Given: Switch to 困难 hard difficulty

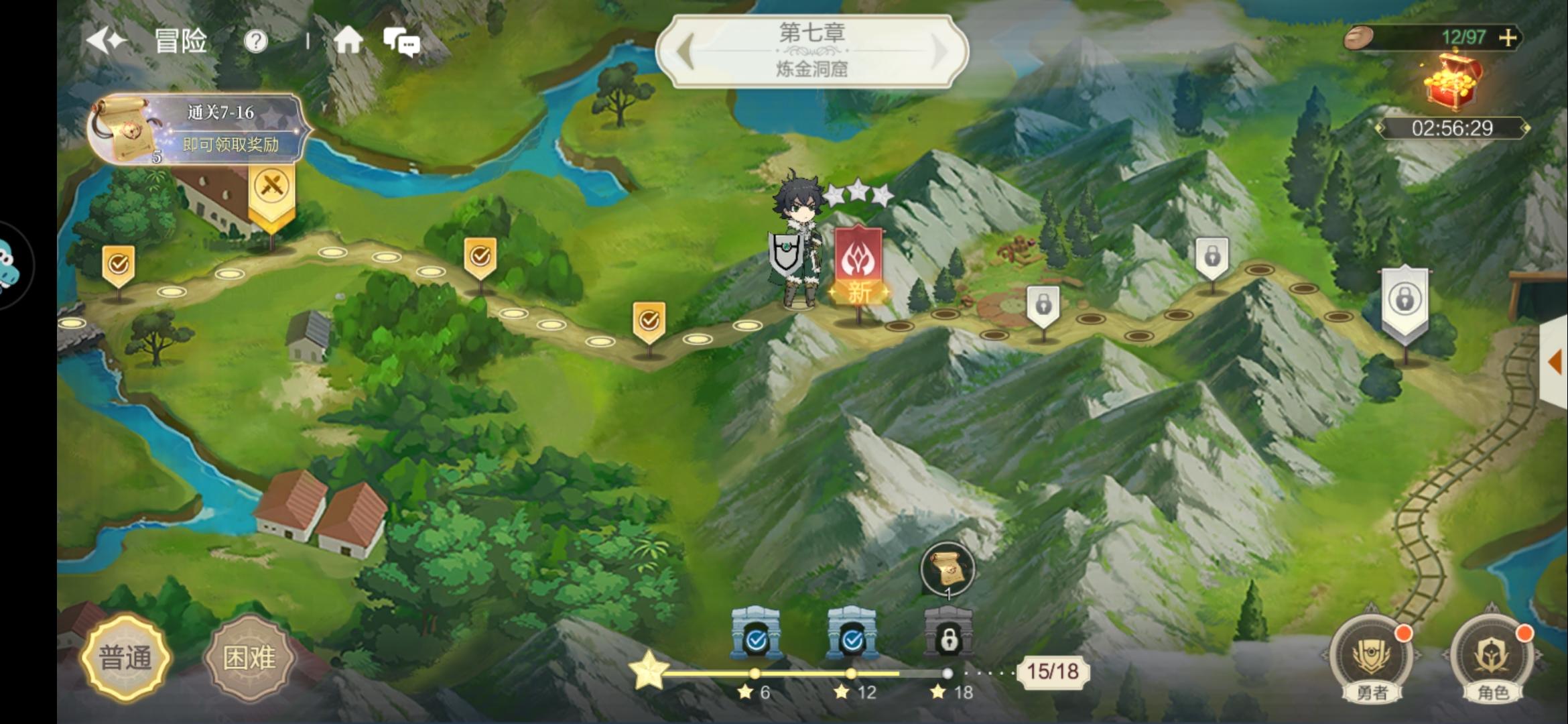Looking at the screenshot, I should tap(249, 658).
